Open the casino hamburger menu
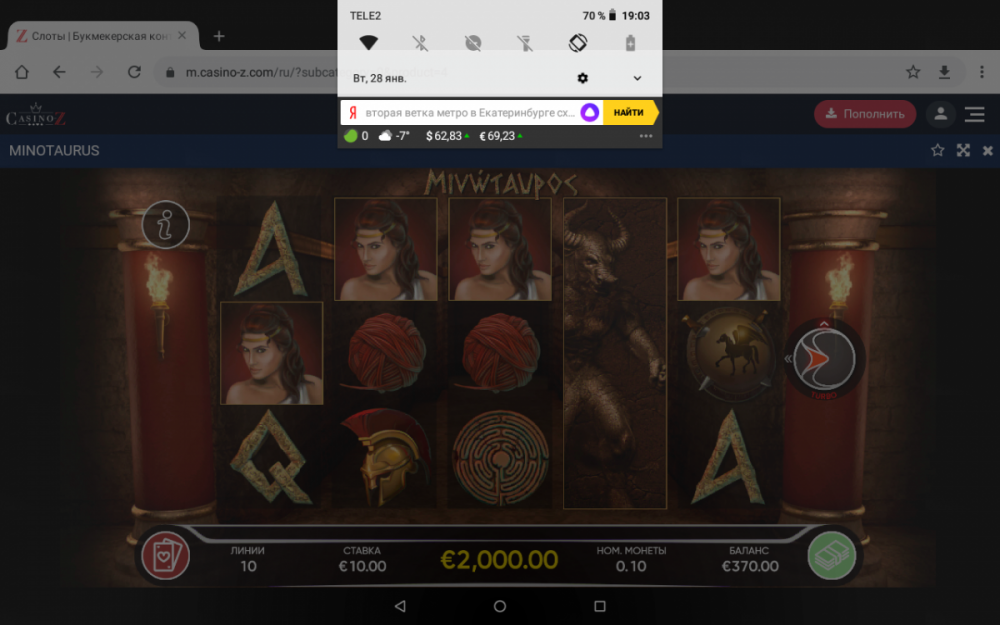Viewport: 1000px width, 625px height. click(975, 114)
